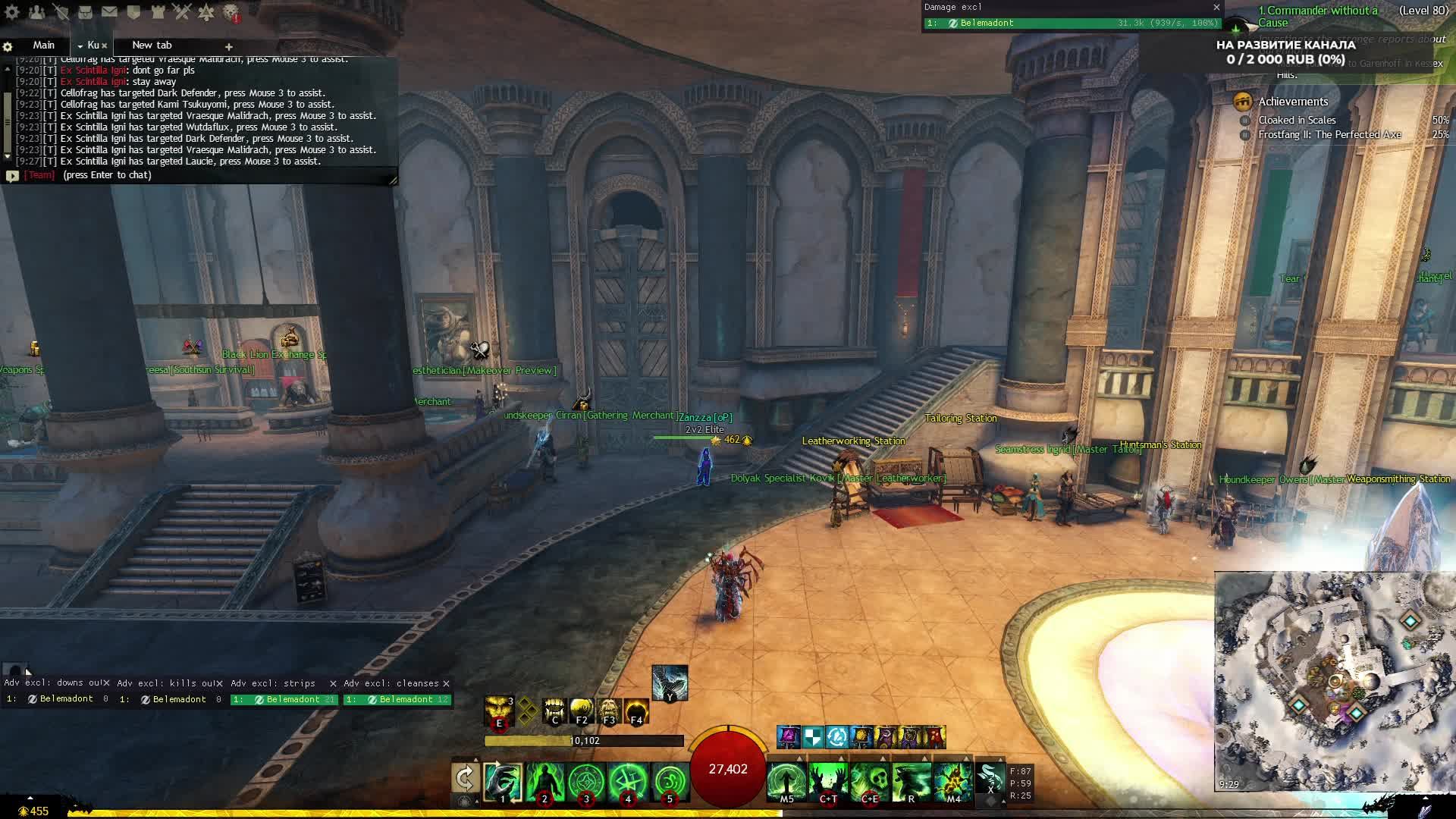This screenshot has width=1456, height=819.
Task: Open the inventory bag icon
Action: 85,12
